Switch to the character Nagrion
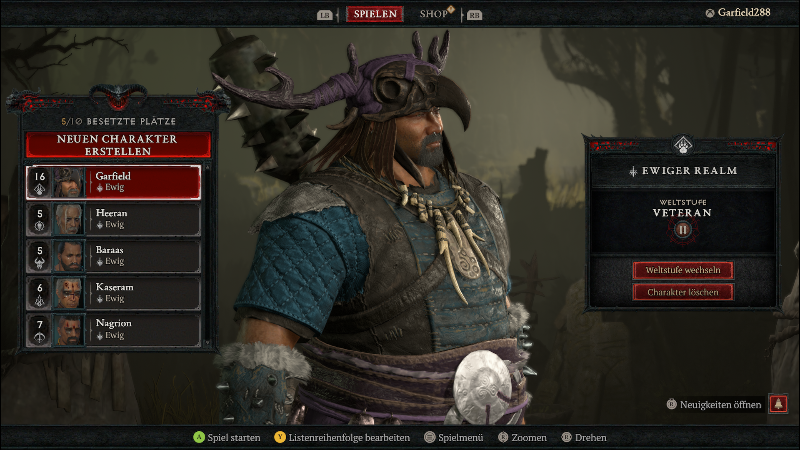This screenshot has width=800, height=450. (113, 329)
